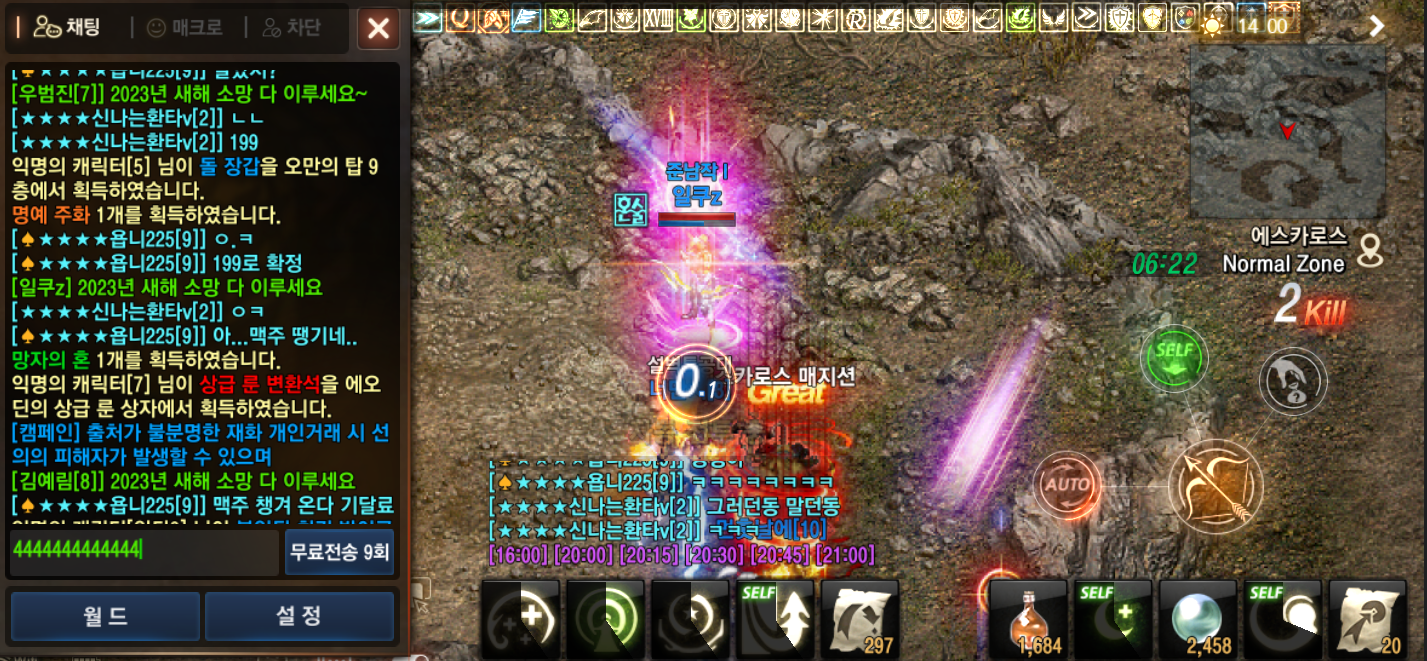Use the orange potion with 1,684 count
The width and height of the screenshot is (1427, 661).
[x=1028, y=619]
